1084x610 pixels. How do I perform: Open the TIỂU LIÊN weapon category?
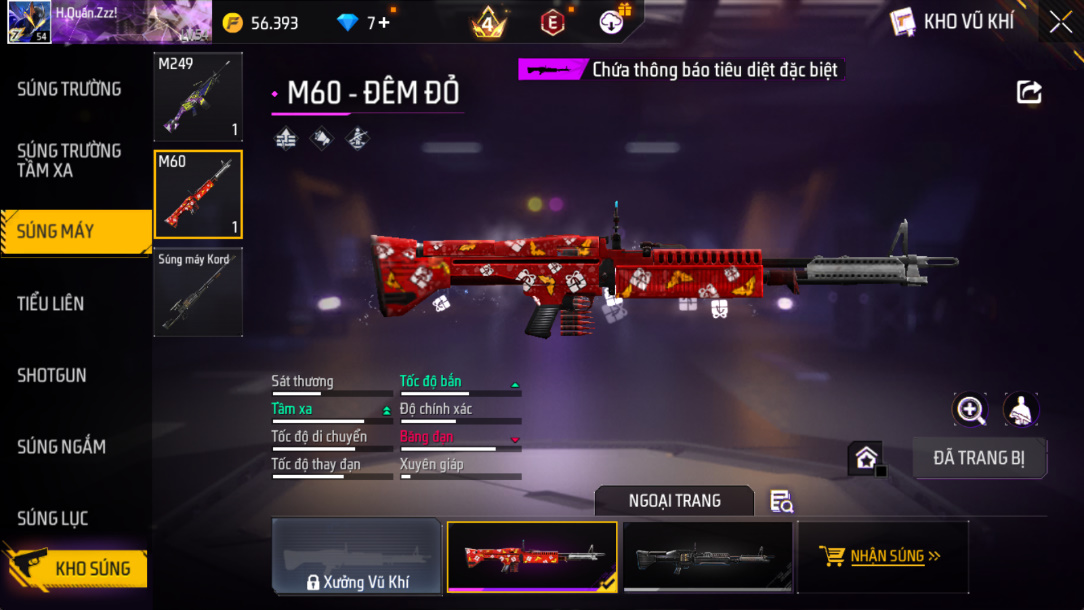[51, 303]
